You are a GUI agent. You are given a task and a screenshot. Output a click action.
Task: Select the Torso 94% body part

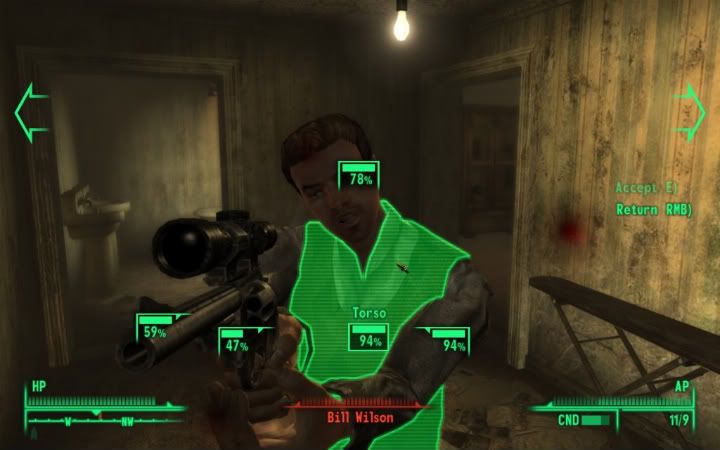(369, 339)
